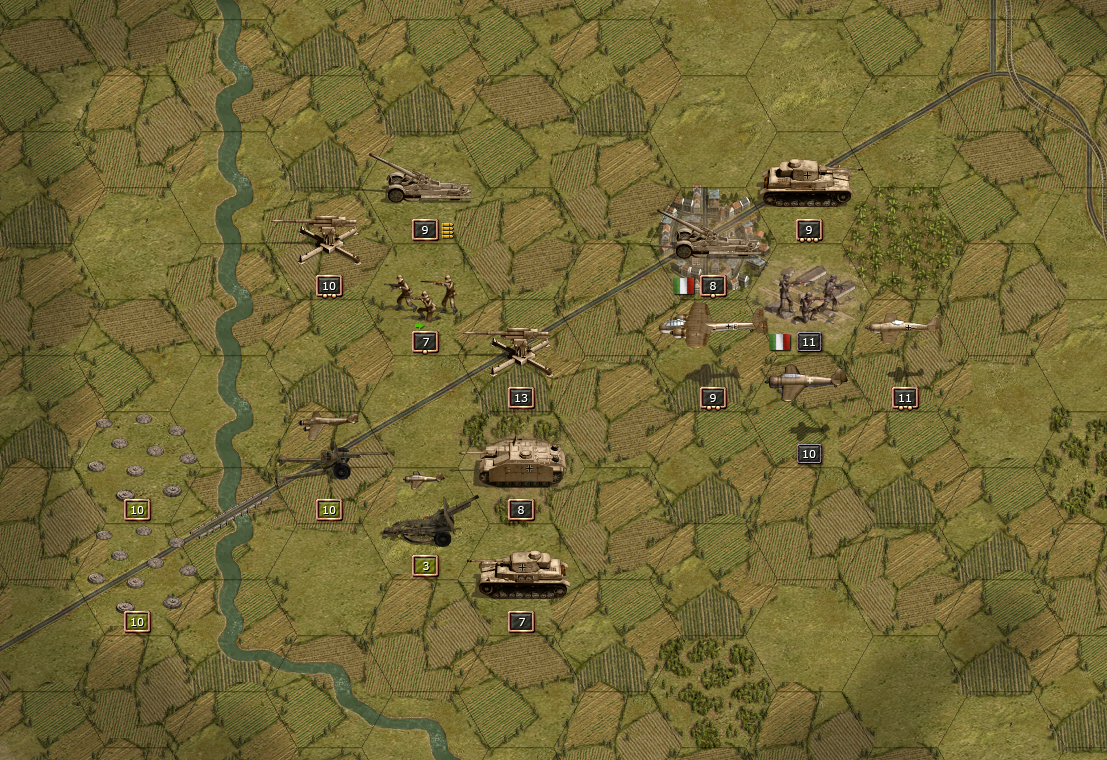The image size is (1107, 760).
Task: Select the tank with strength 9
Action: click(x=806, y=185)
